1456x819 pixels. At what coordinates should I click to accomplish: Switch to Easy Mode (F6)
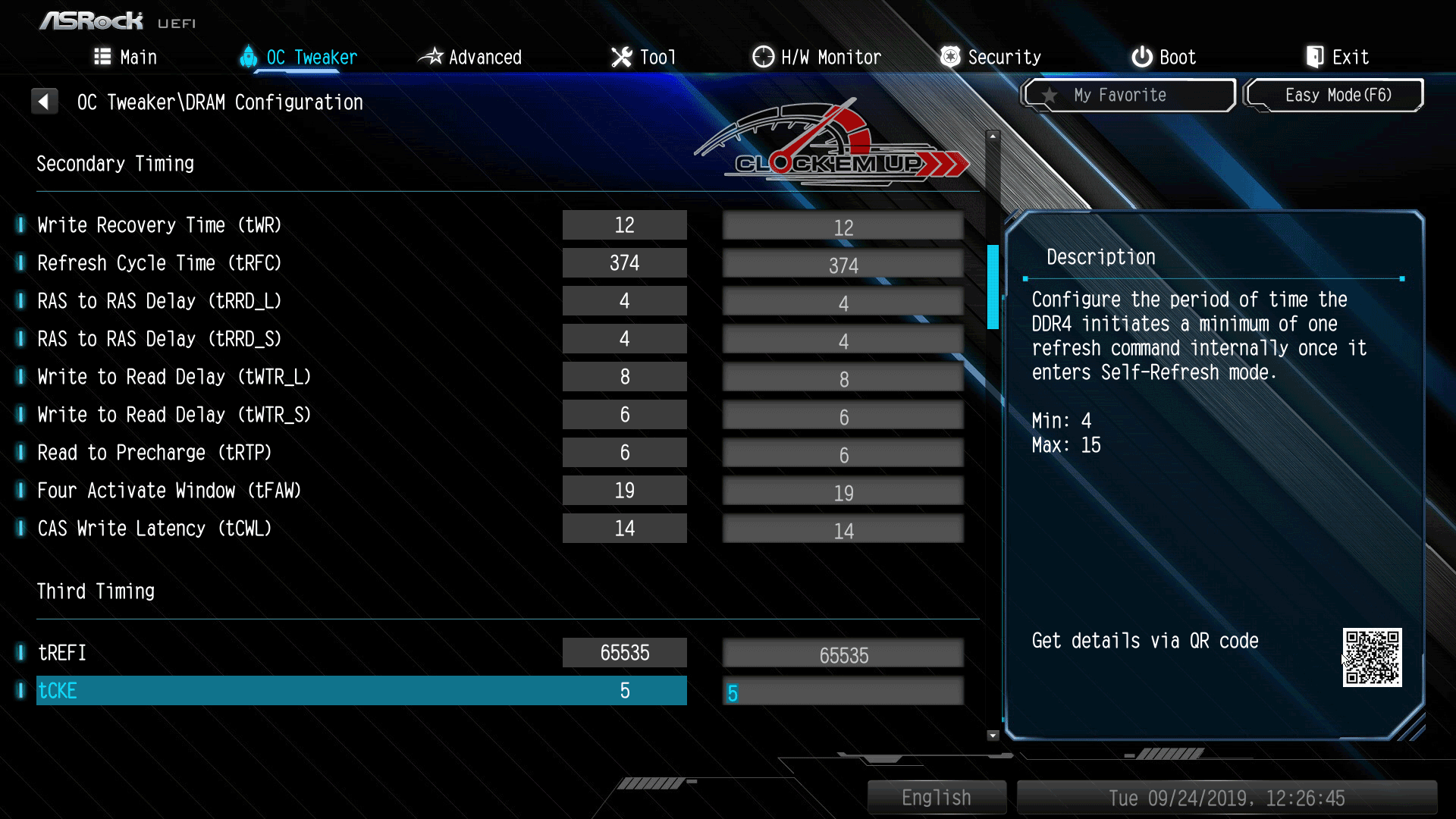[x=1335, y=96]
